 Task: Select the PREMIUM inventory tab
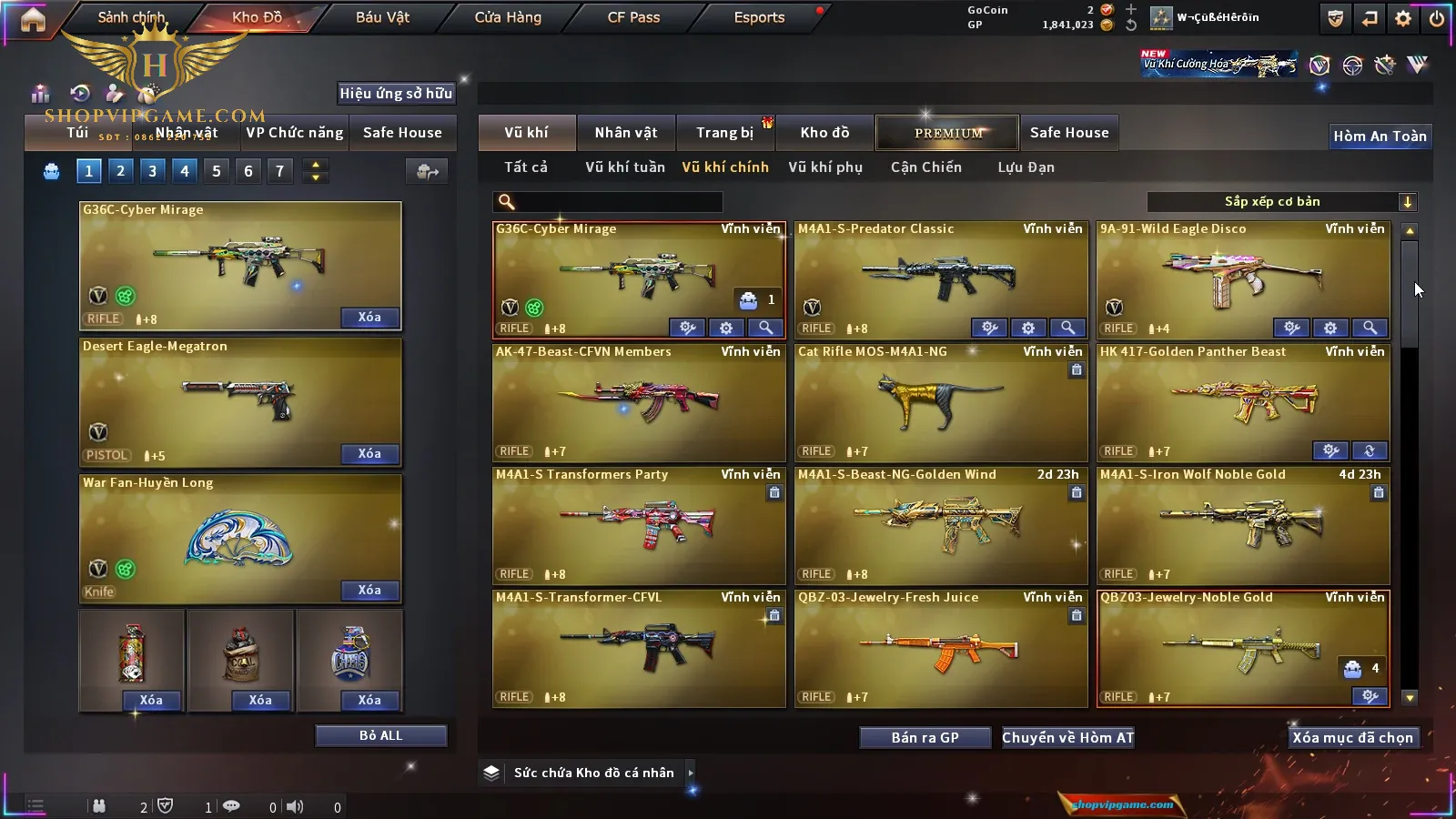click(948, 133)
